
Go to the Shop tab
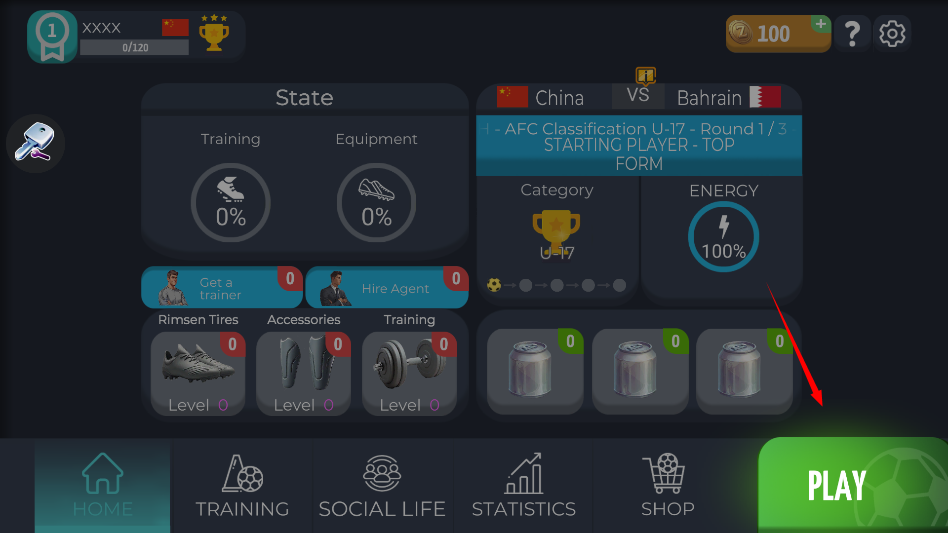667,487
